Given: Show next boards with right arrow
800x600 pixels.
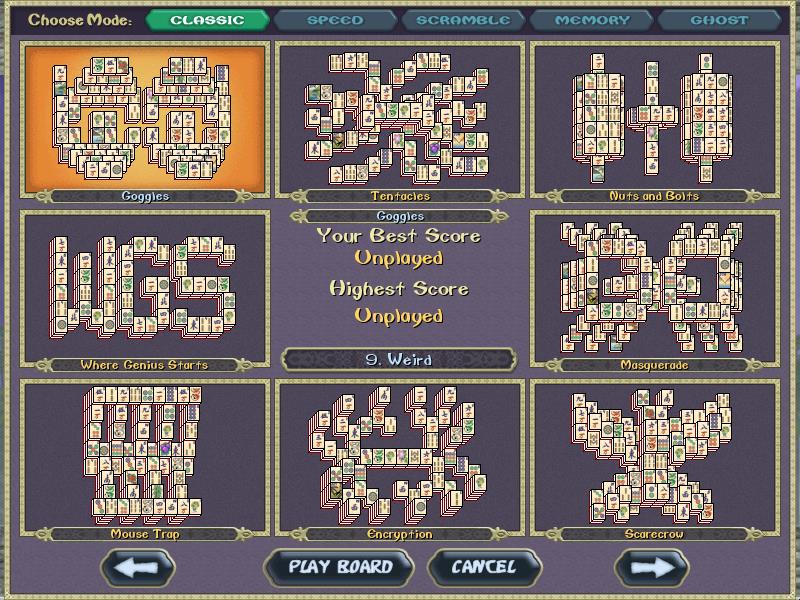Looking at the screenshot, I should pos(651,567).
